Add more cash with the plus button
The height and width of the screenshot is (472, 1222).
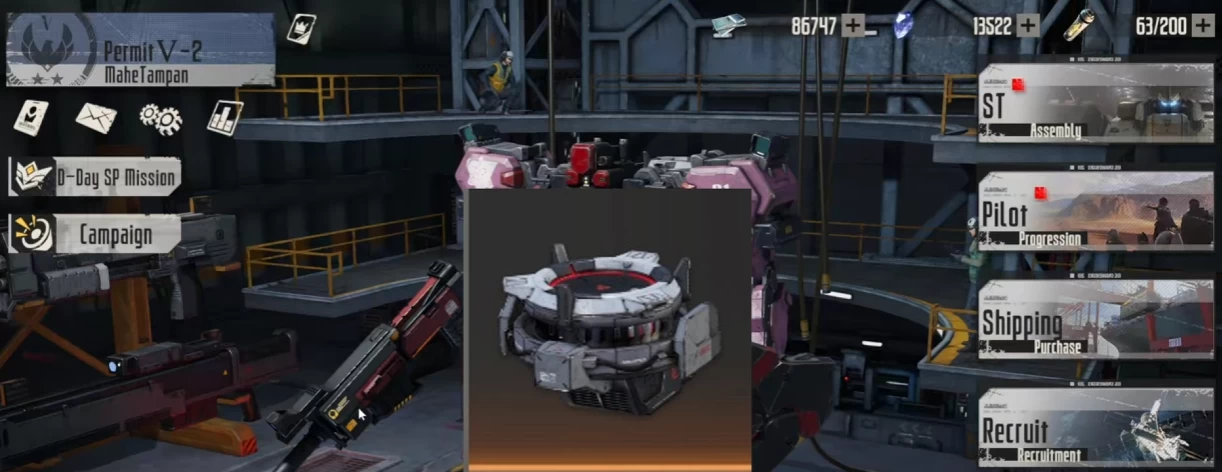(x=852, y=26)
